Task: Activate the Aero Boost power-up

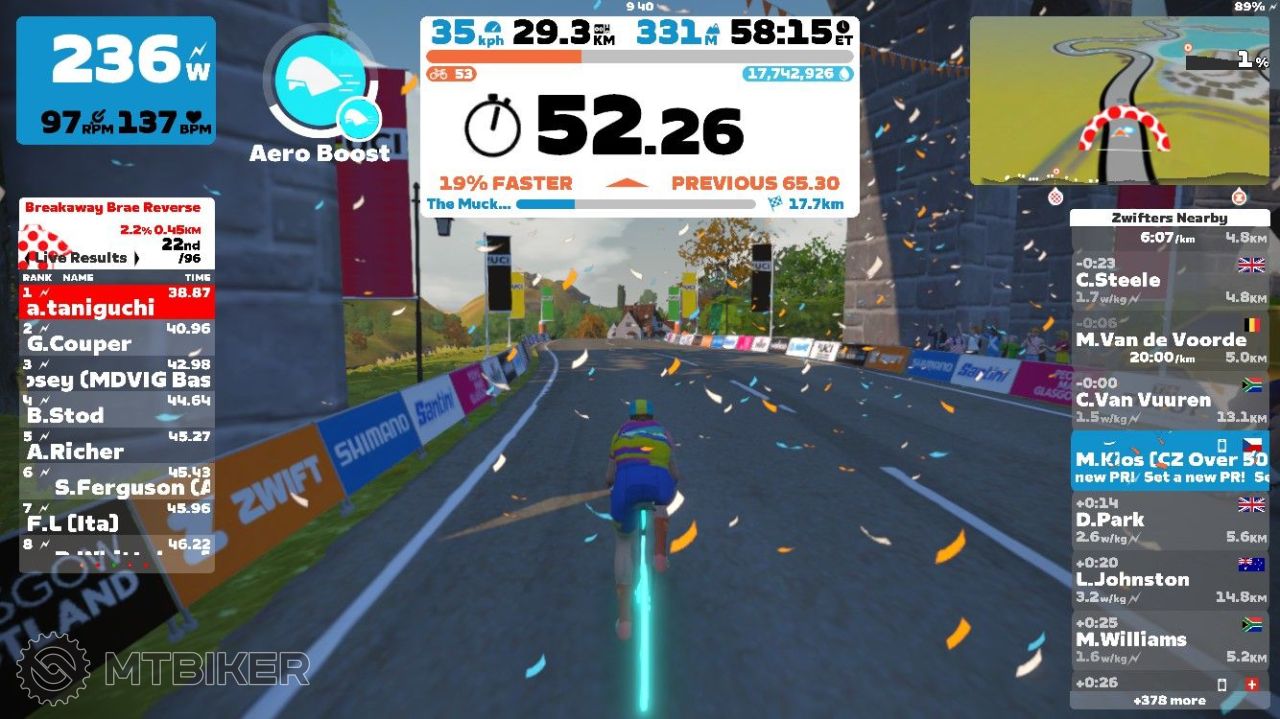Action: coord(320,88)
